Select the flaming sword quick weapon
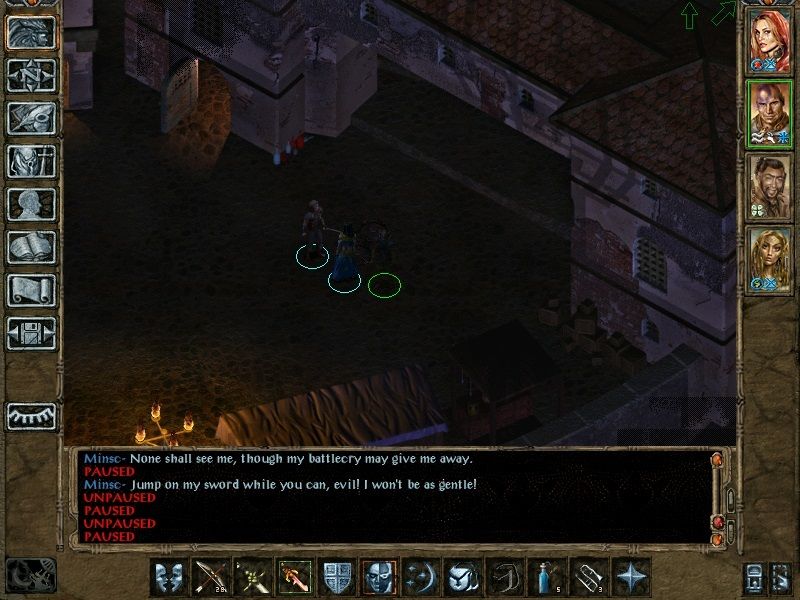 295,577
